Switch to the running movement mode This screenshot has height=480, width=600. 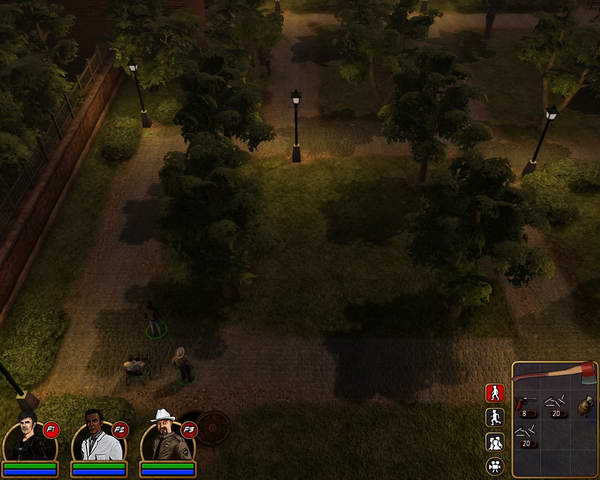(494, 417)
